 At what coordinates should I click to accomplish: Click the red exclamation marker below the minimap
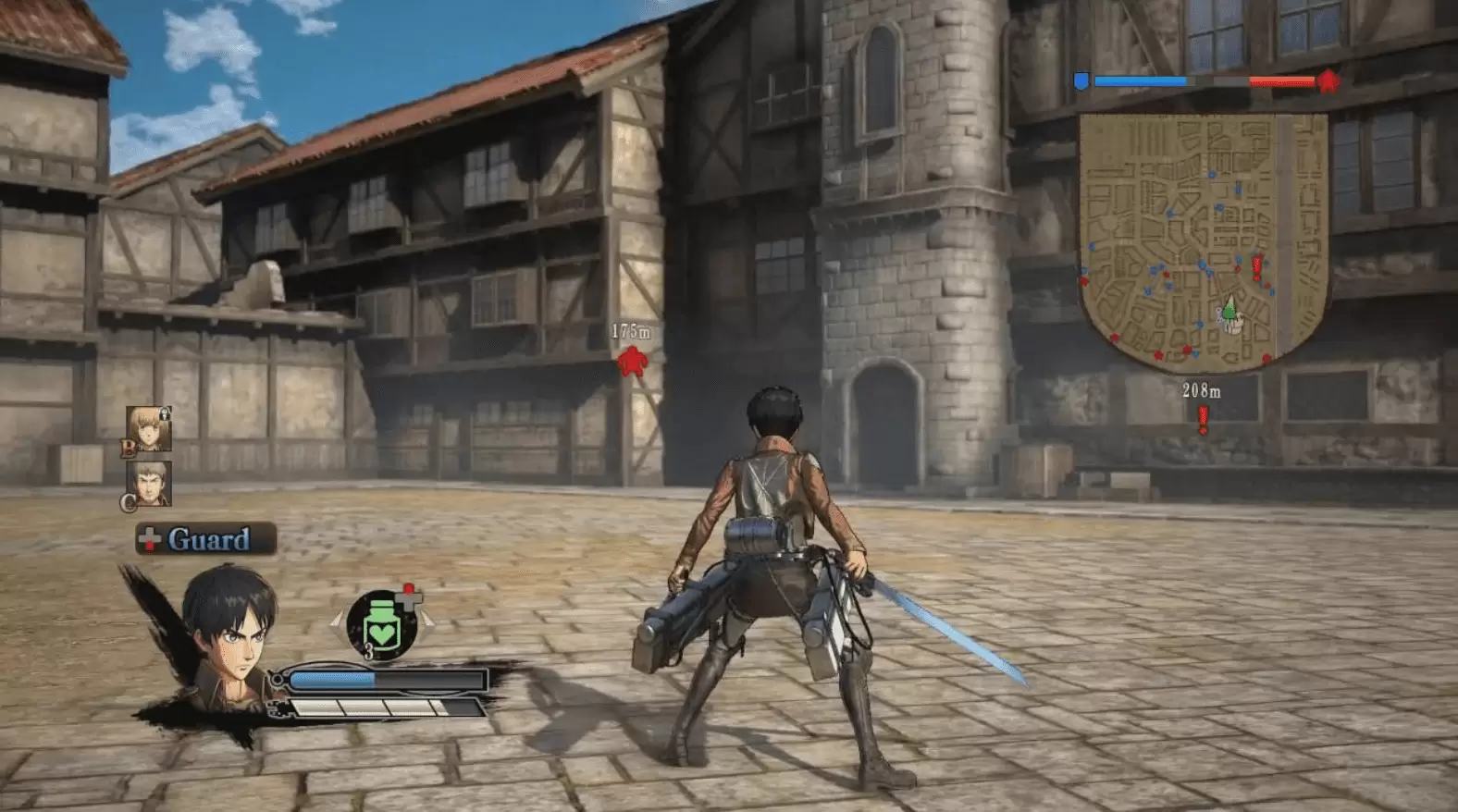1202,416
